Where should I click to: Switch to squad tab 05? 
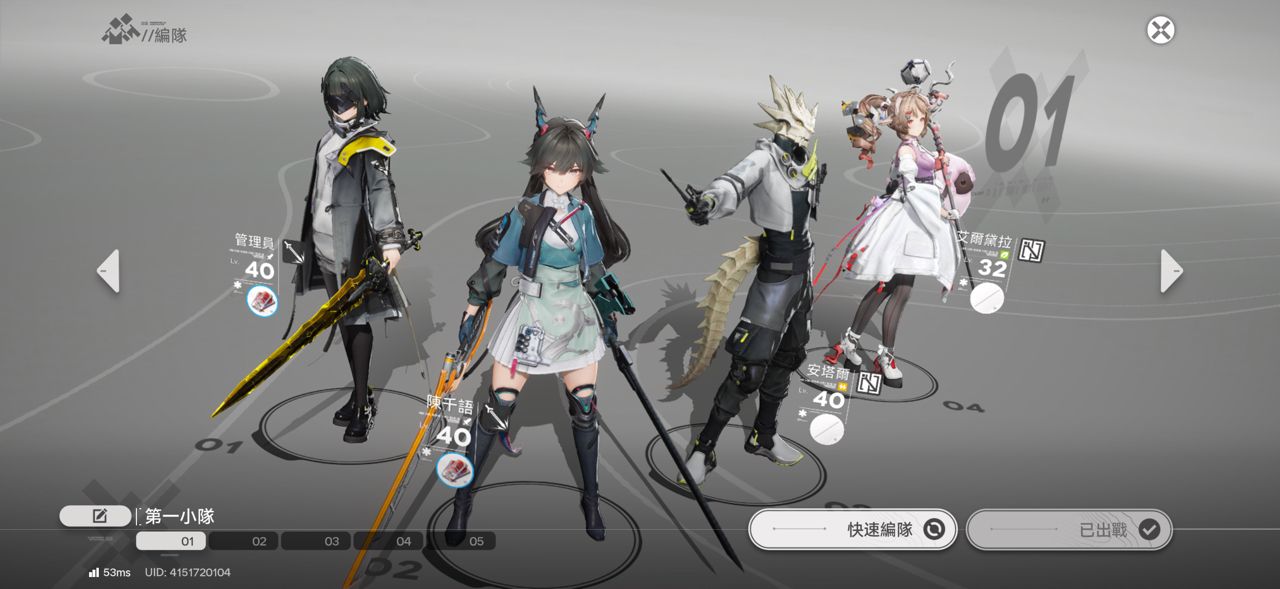(475, 541)
